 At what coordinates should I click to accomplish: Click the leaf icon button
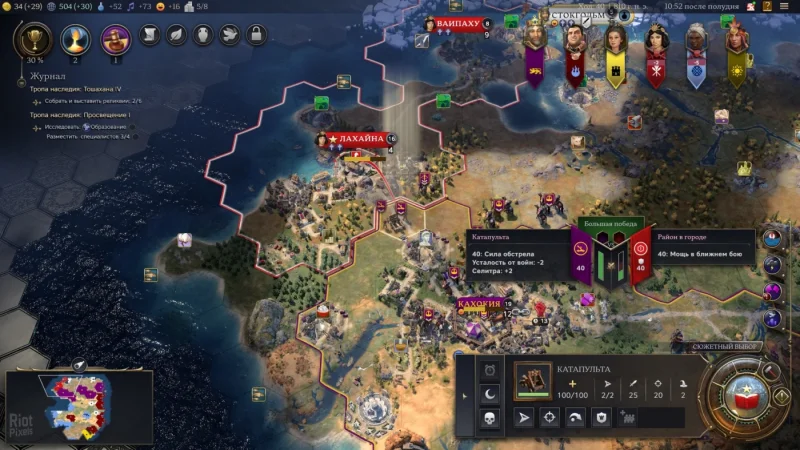[176, 35]
